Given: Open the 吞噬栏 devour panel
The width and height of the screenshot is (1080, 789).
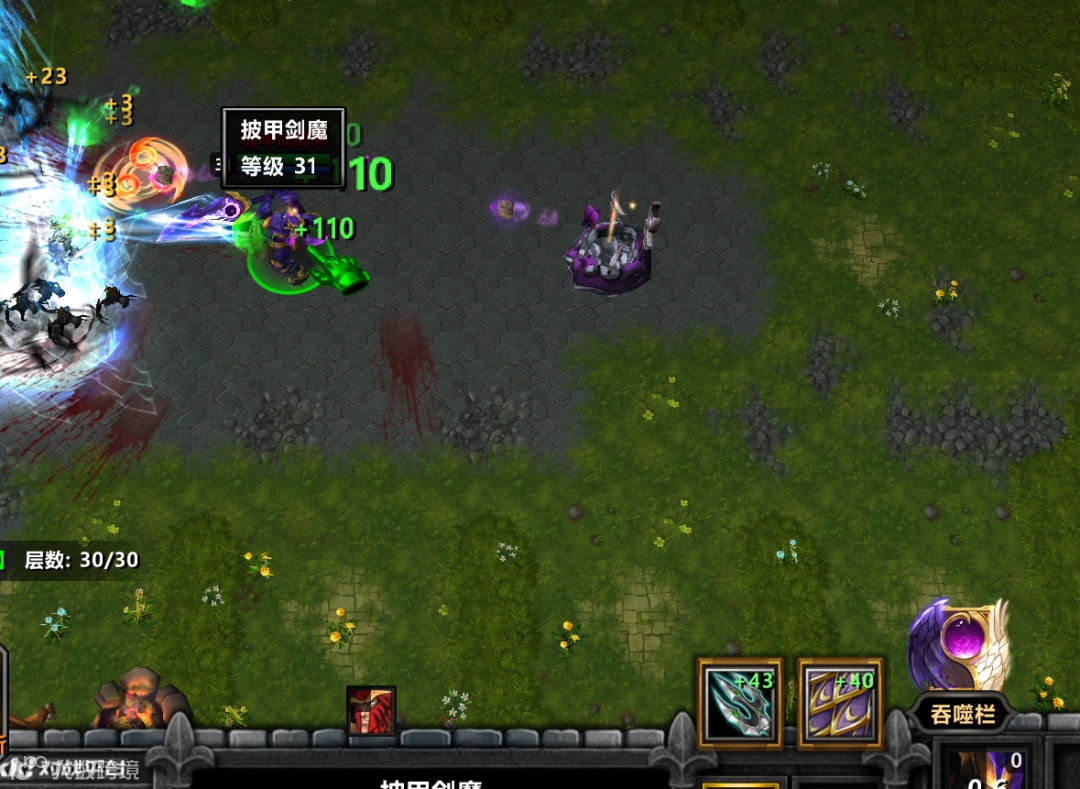Looking at the screenshot, I should click(x=959, y=715).
